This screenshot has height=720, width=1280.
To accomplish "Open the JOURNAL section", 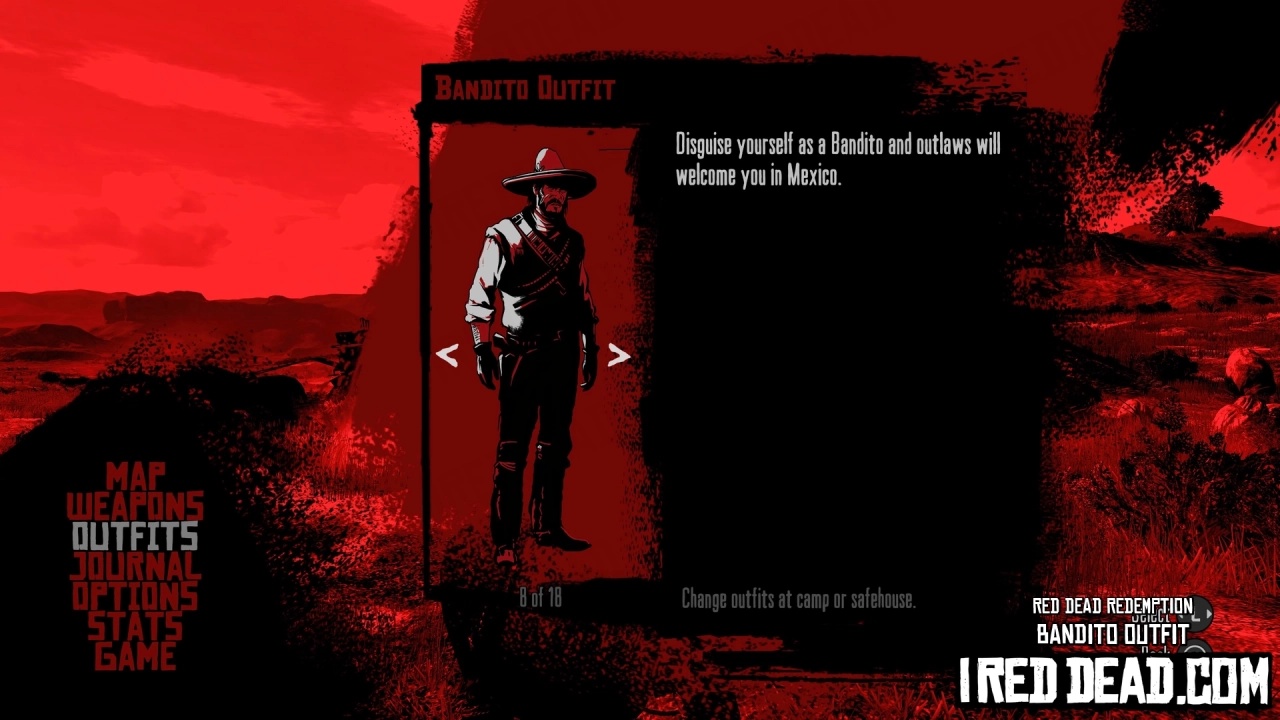I will click(134, 567).
